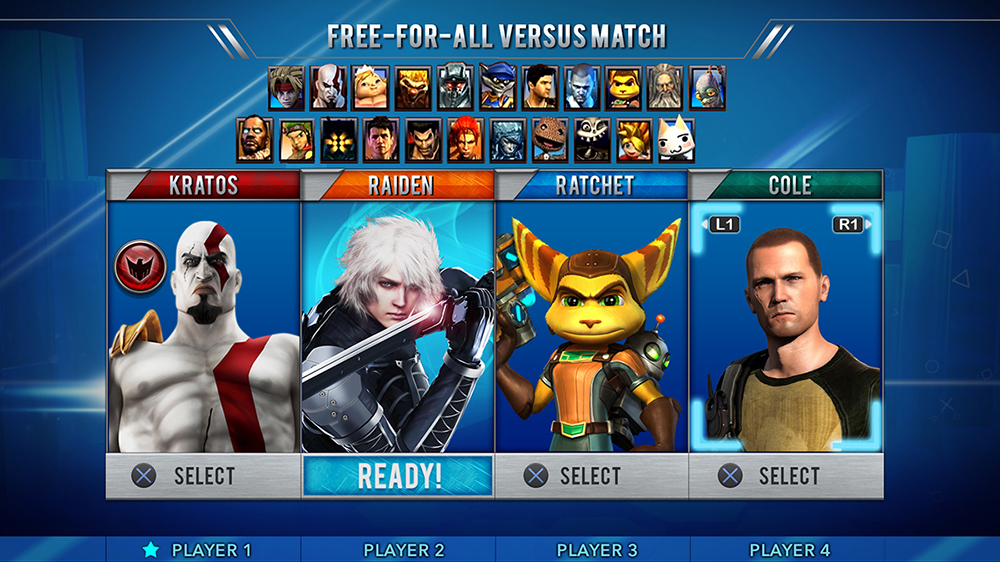The height and width of the screenshot is (562, 1000).
Task: Pick the blond red-headband character portrait
Action: pos(286,88)
